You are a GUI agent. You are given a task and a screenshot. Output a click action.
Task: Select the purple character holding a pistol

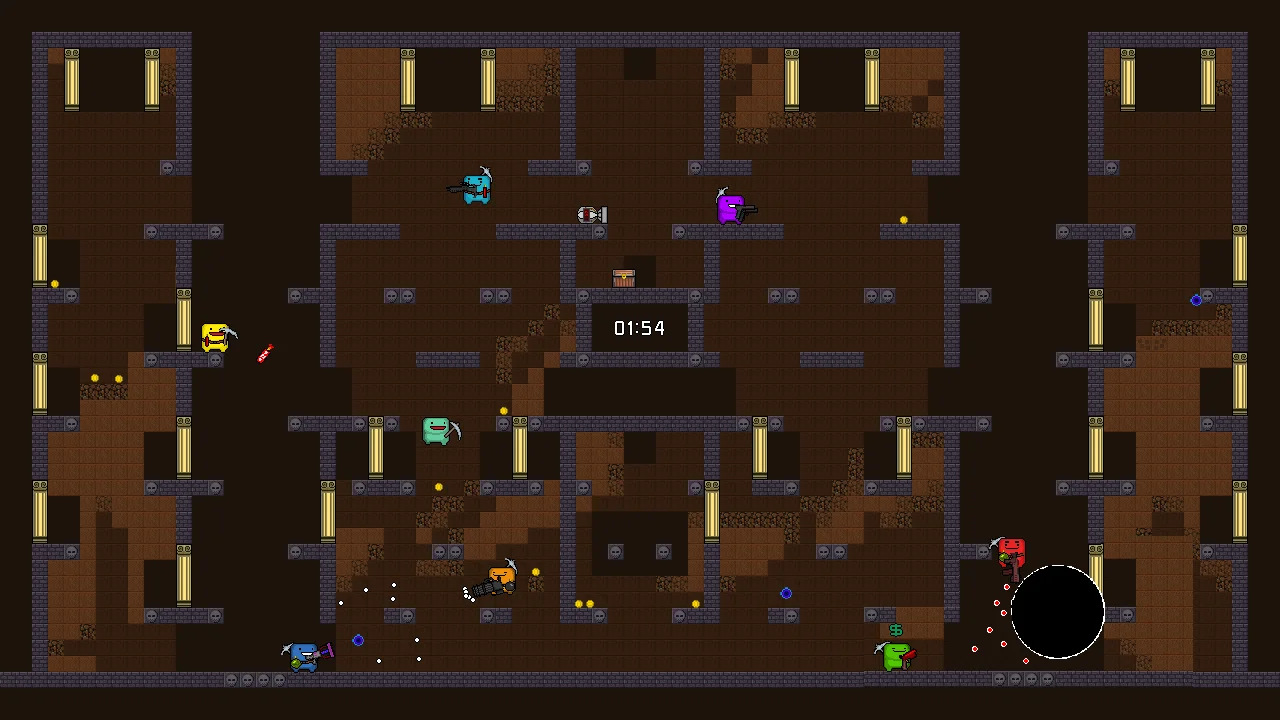point(729,208)
